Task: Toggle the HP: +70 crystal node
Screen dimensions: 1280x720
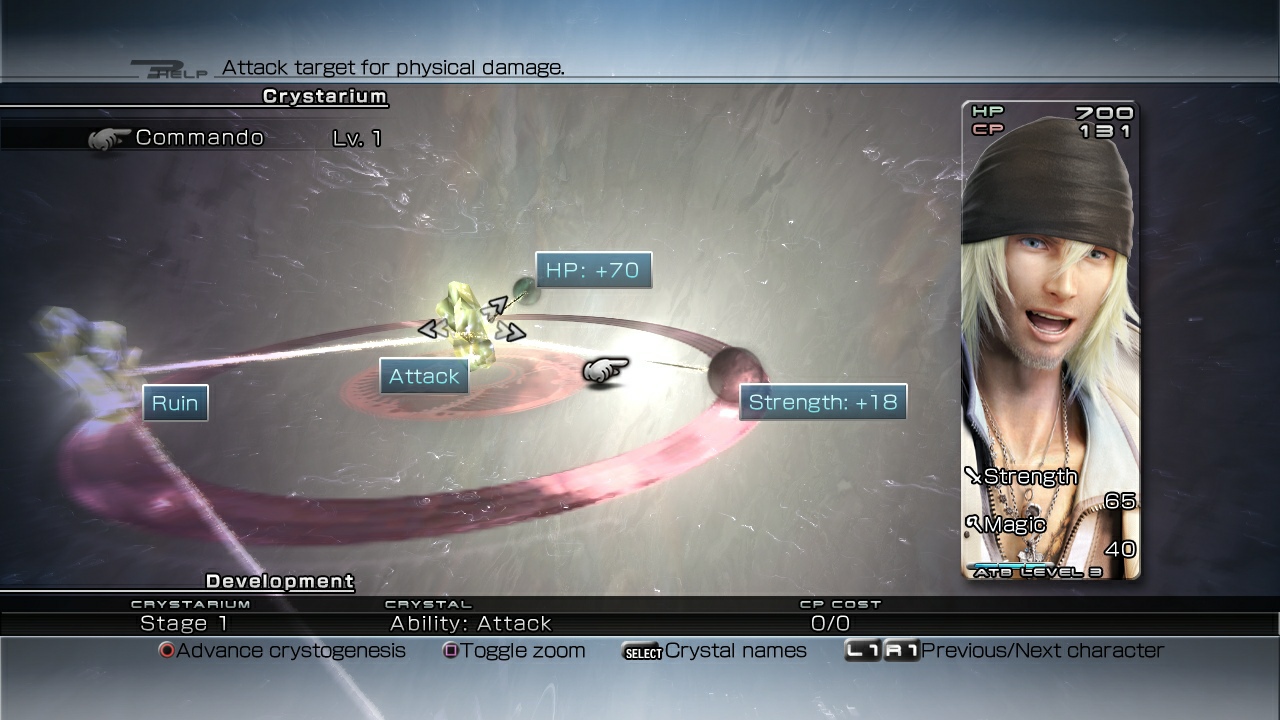Action: coord(592,270)
